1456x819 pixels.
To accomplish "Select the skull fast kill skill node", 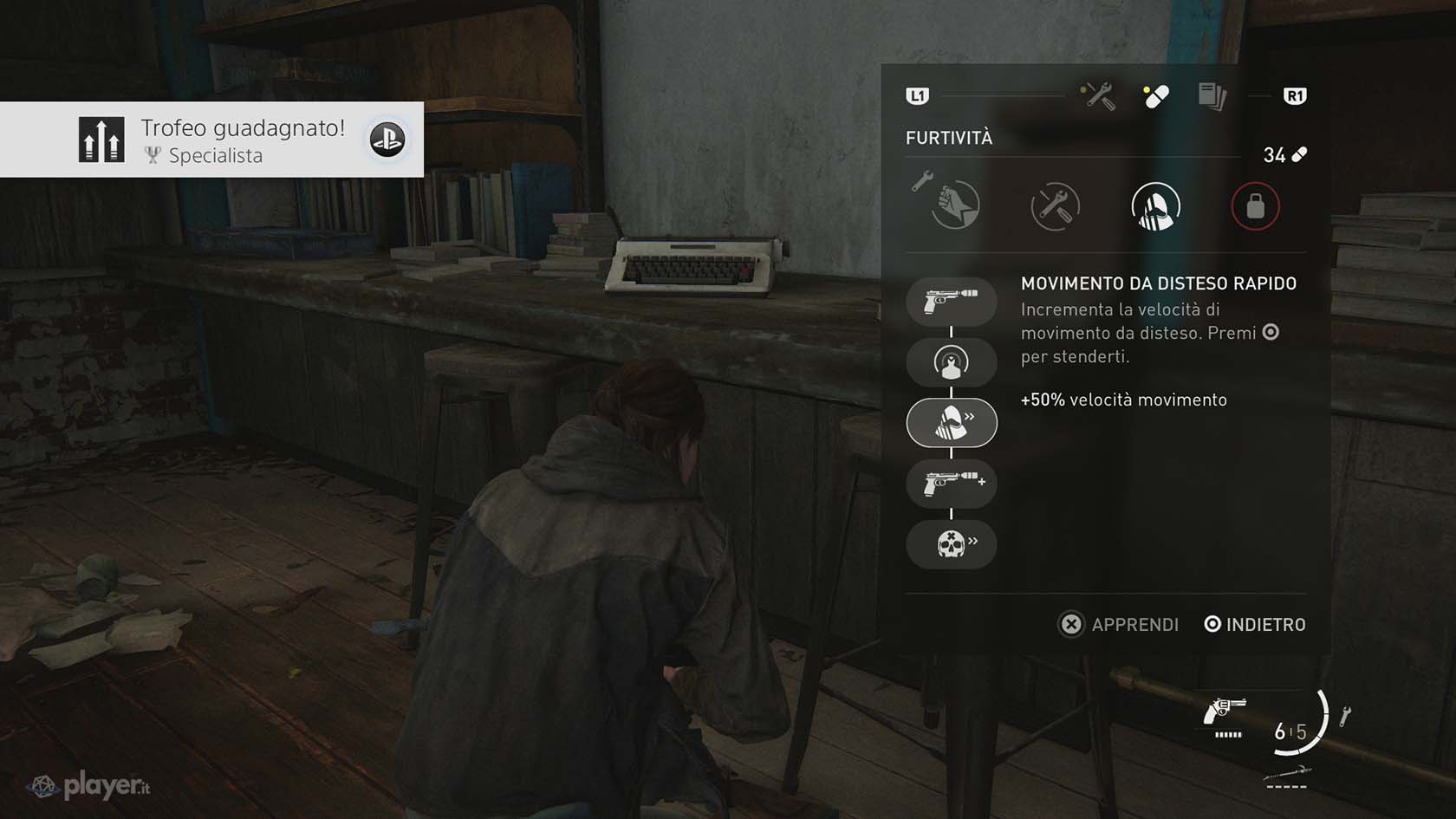I will pyautogui.click(x=952, y=543).
